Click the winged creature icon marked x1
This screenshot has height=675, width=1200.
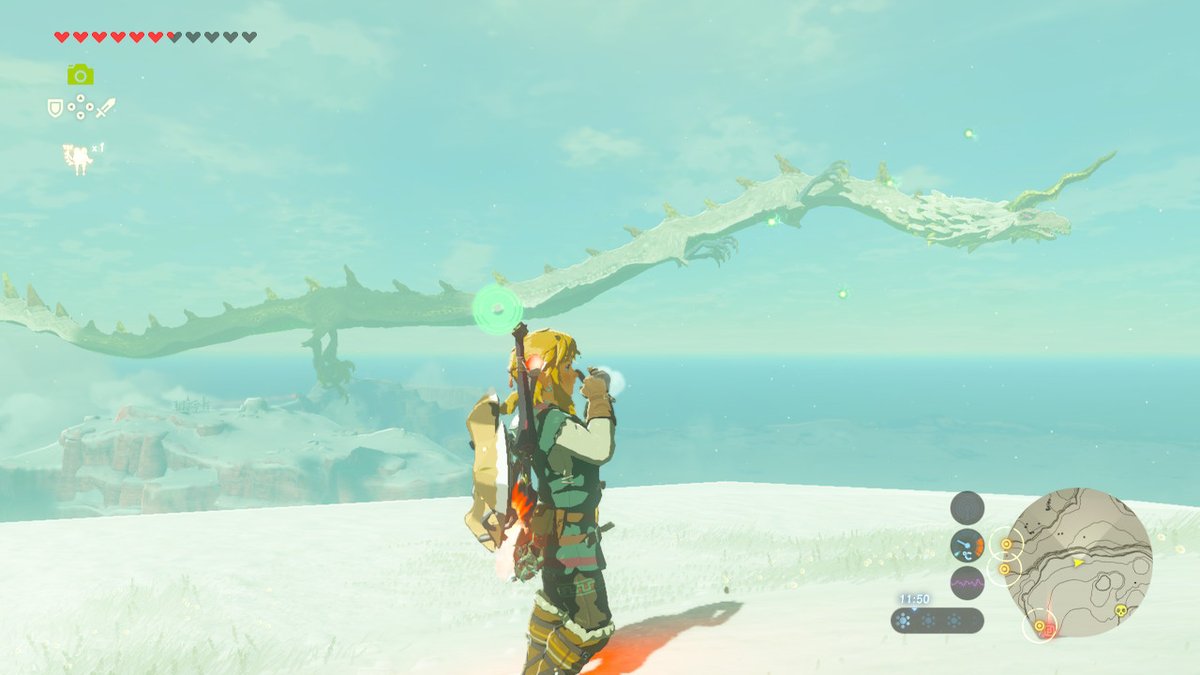[78, 158]
